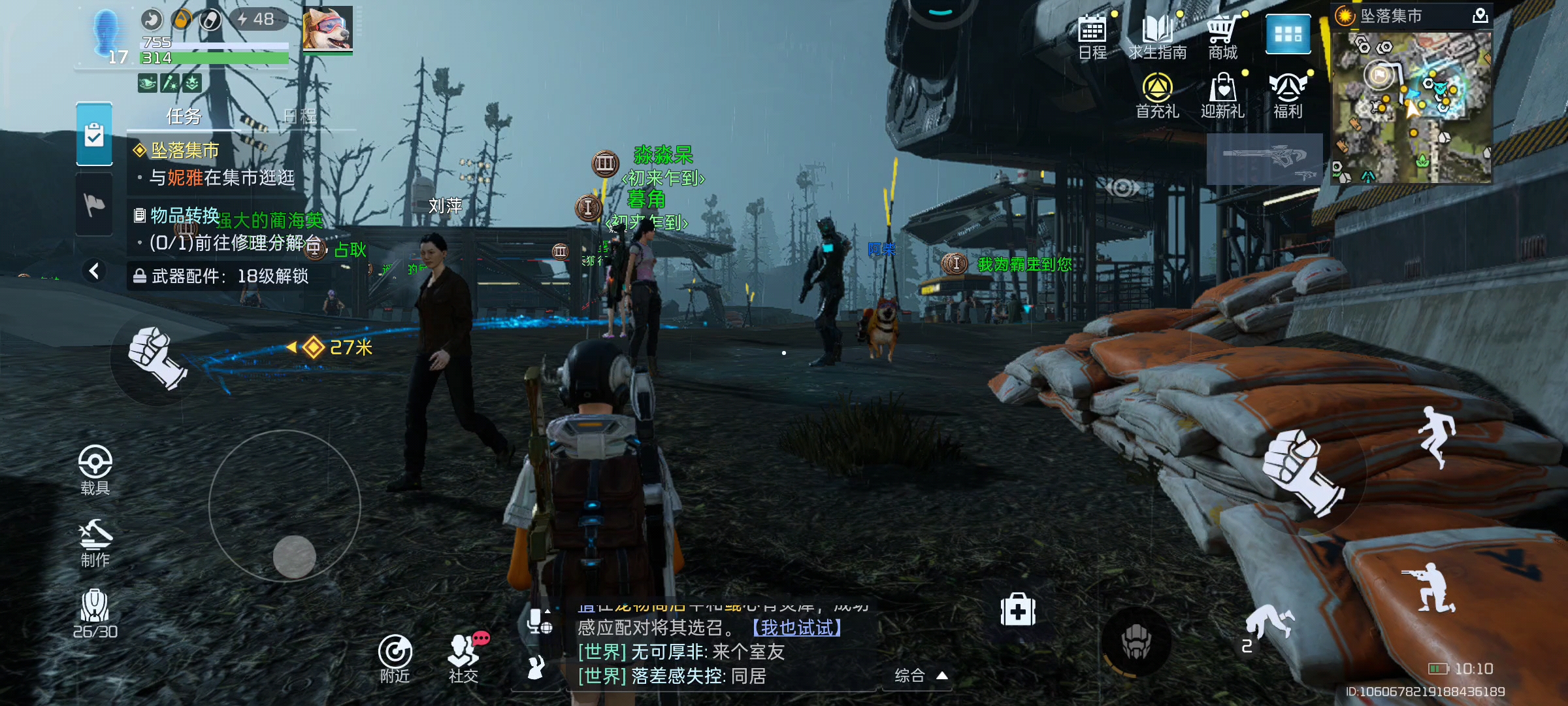Open the 福利 benefits menu

click(x=1288, y=95)
